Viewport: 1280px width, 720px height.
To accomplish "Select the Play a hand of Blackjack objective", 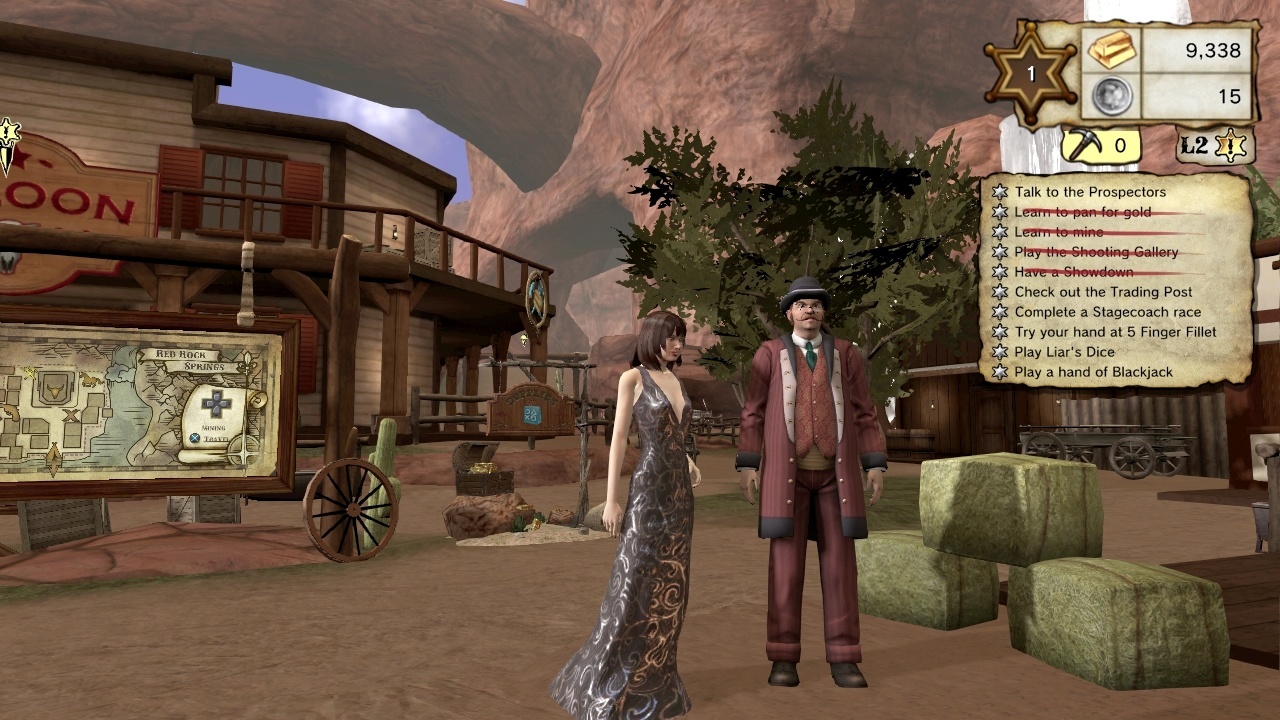I will point(1093,372).
